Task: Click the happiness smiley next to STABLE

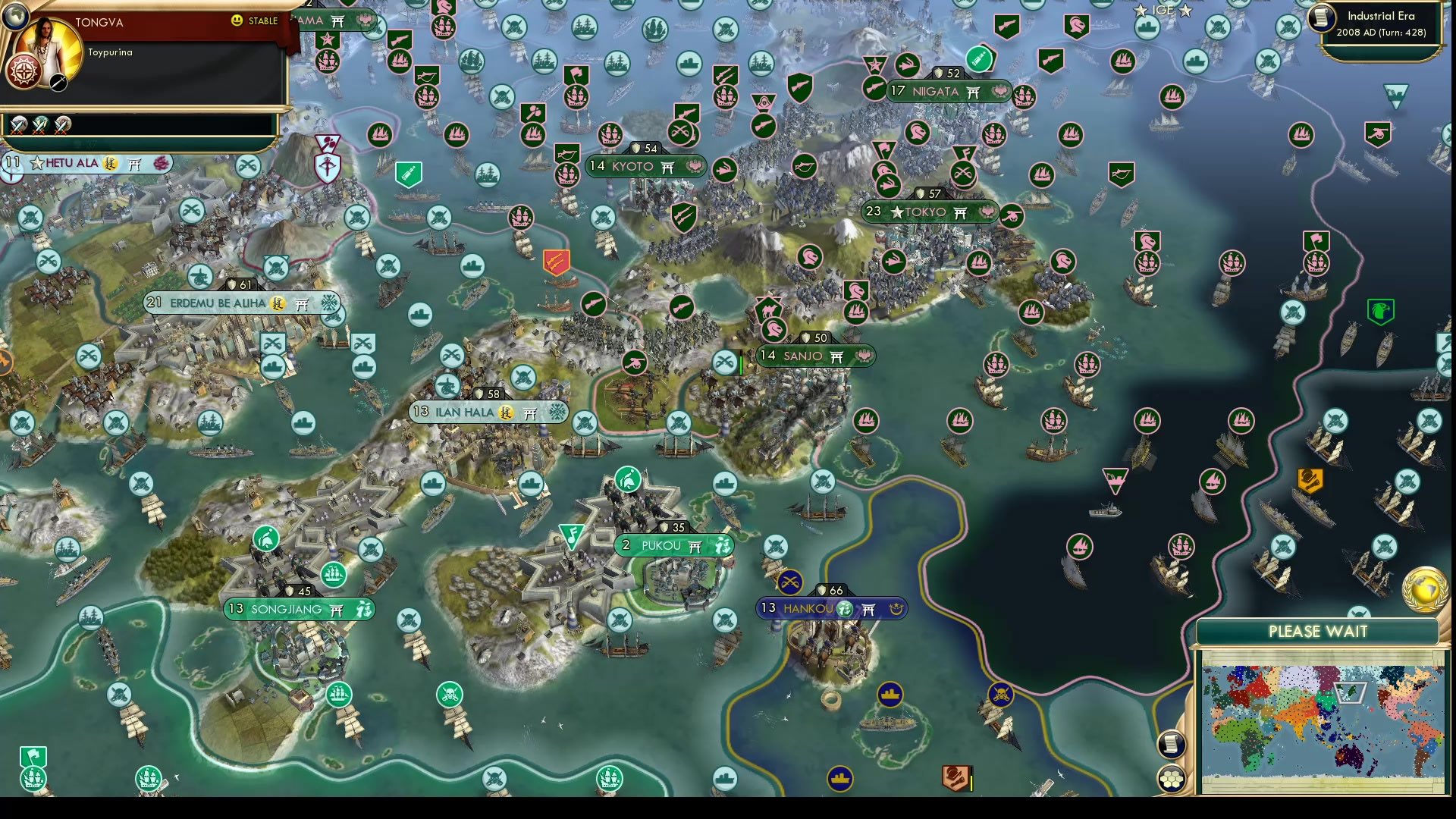Action: point(237,20)
